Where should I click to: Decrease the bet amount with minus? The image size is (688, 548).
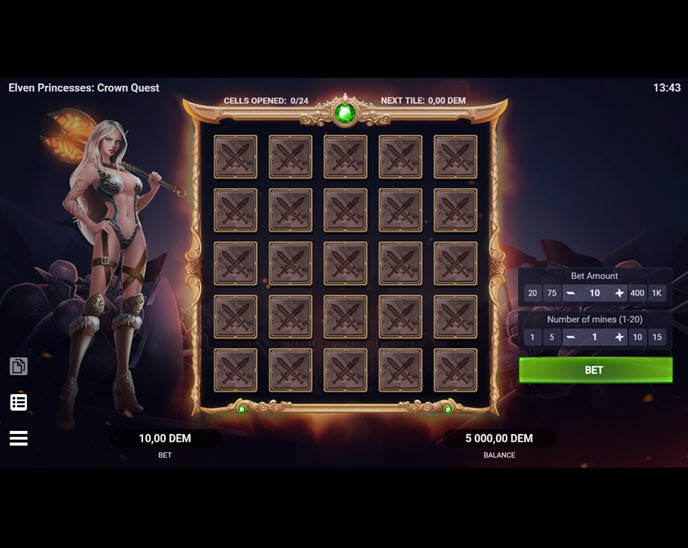click(x=570, y=293)
